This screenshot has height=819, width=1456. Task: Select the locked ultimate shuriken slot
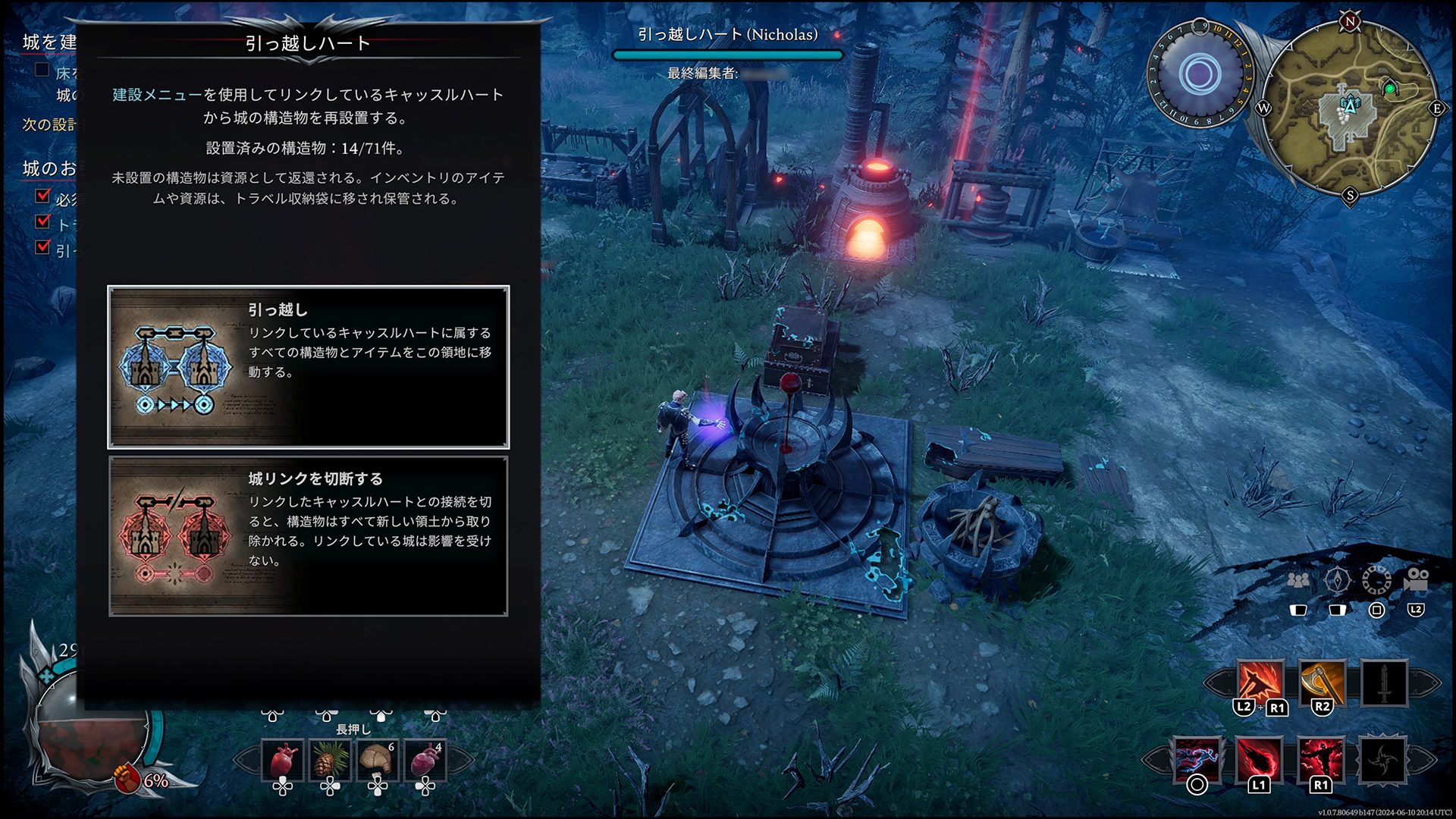click(x=1382, y=759)
